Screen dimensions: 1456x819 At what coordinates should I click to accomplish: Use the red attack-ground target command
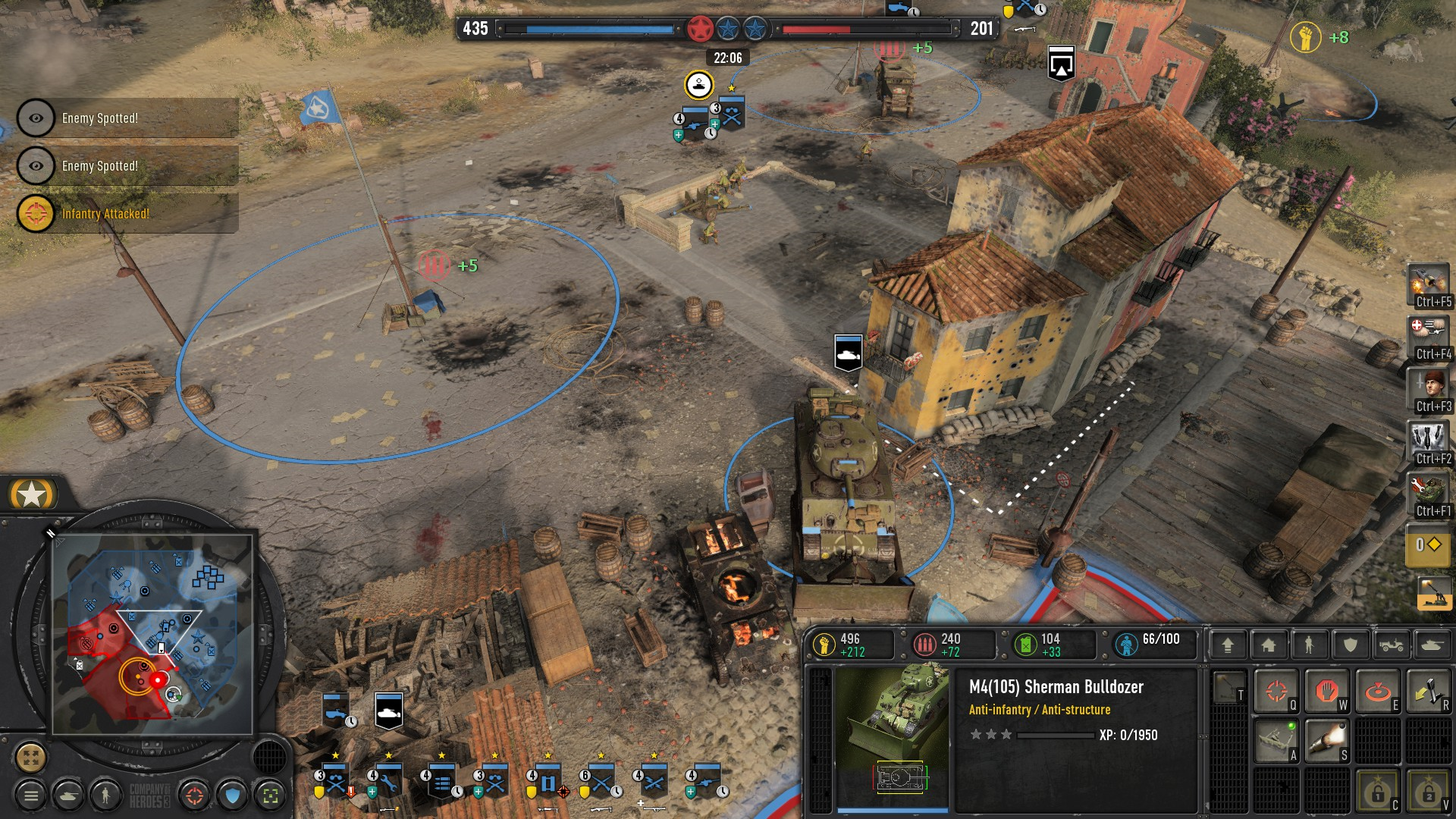pyautogui.click(x=1377, y=691)
